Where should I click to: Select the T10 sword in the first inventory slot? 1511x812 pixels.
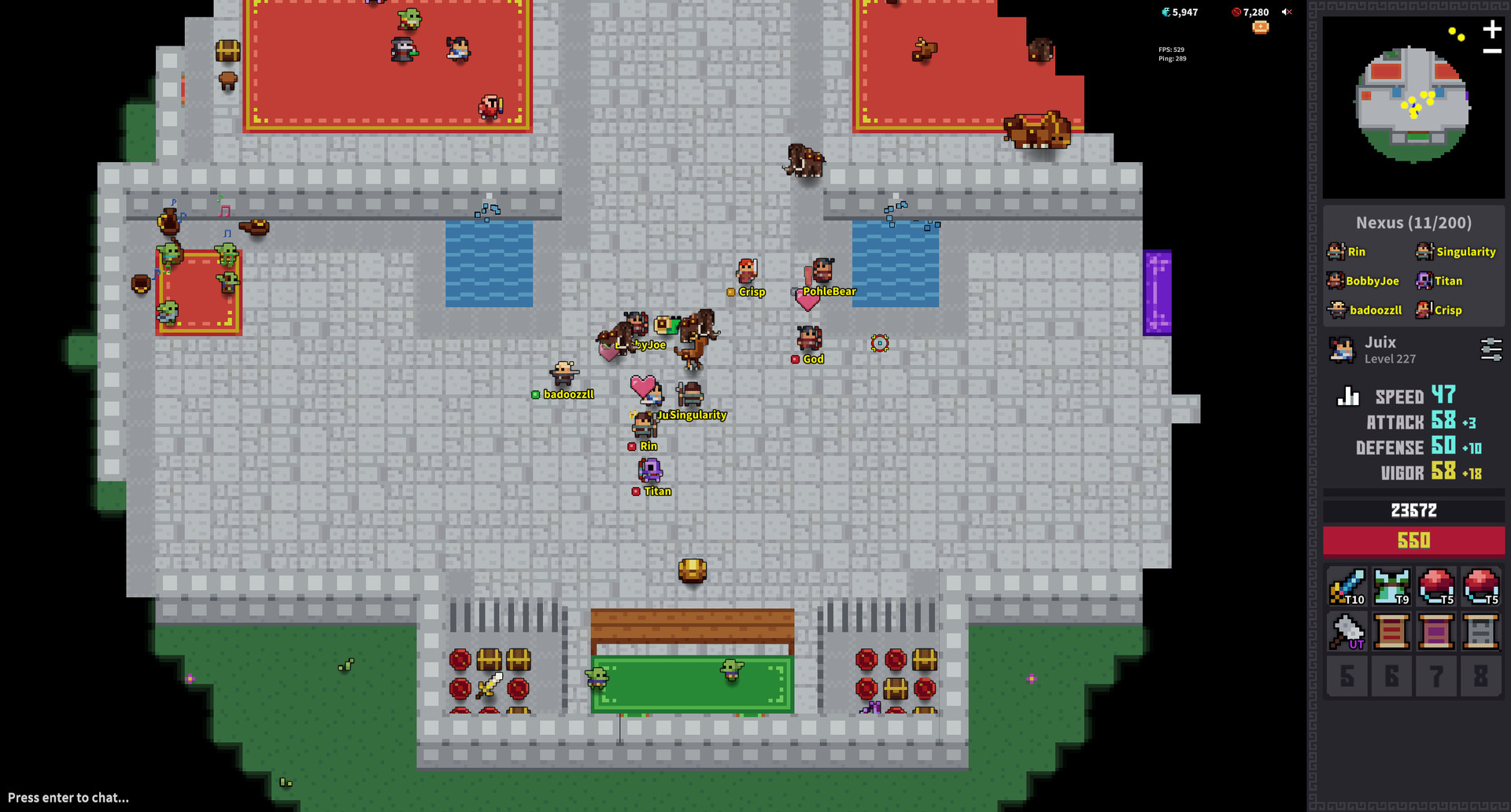click(1347, 586)
